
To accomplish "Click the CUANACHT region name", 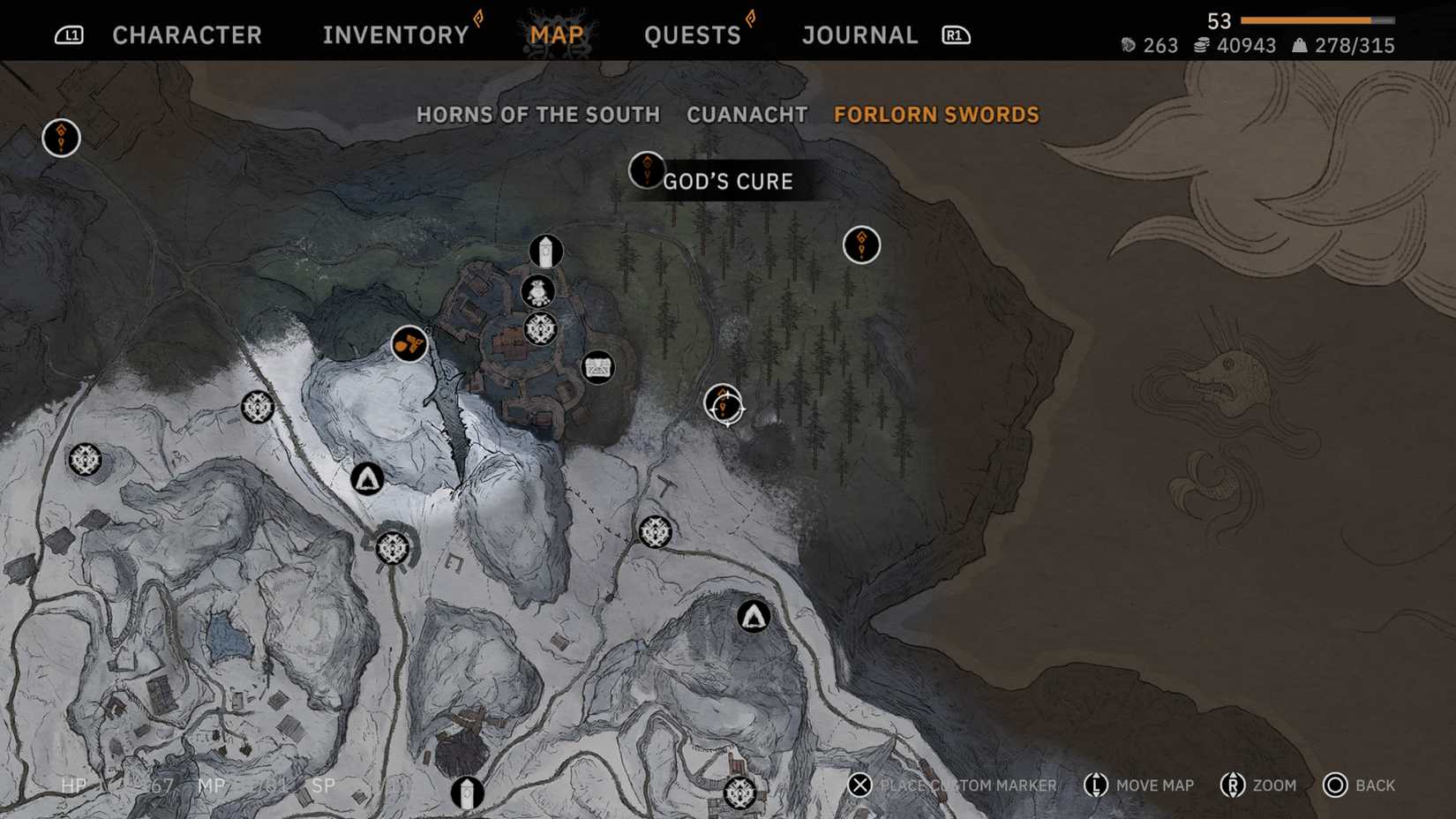I will [747, 115].
